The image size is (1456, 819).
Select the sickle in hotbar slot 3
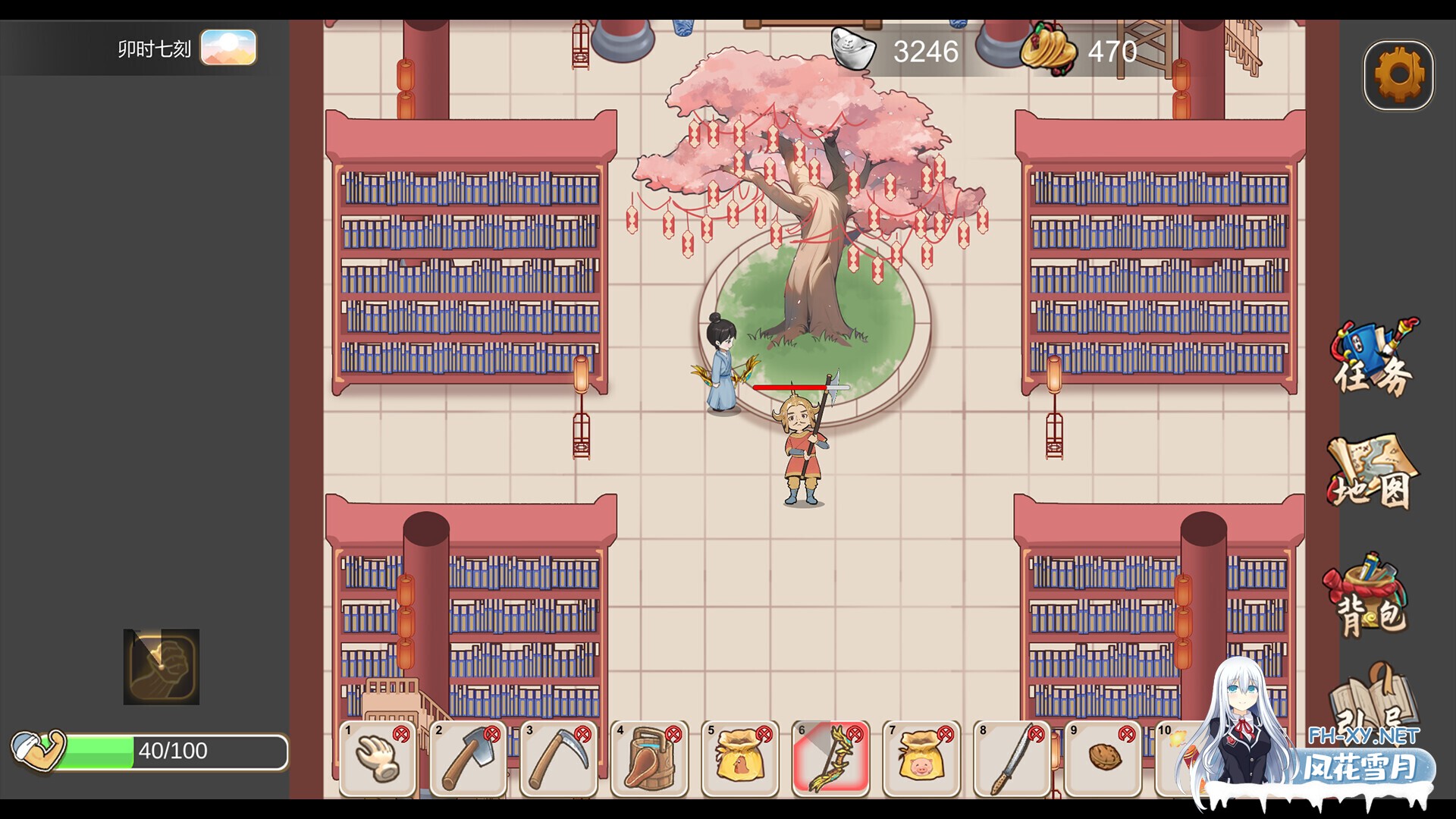click(559, 762)
